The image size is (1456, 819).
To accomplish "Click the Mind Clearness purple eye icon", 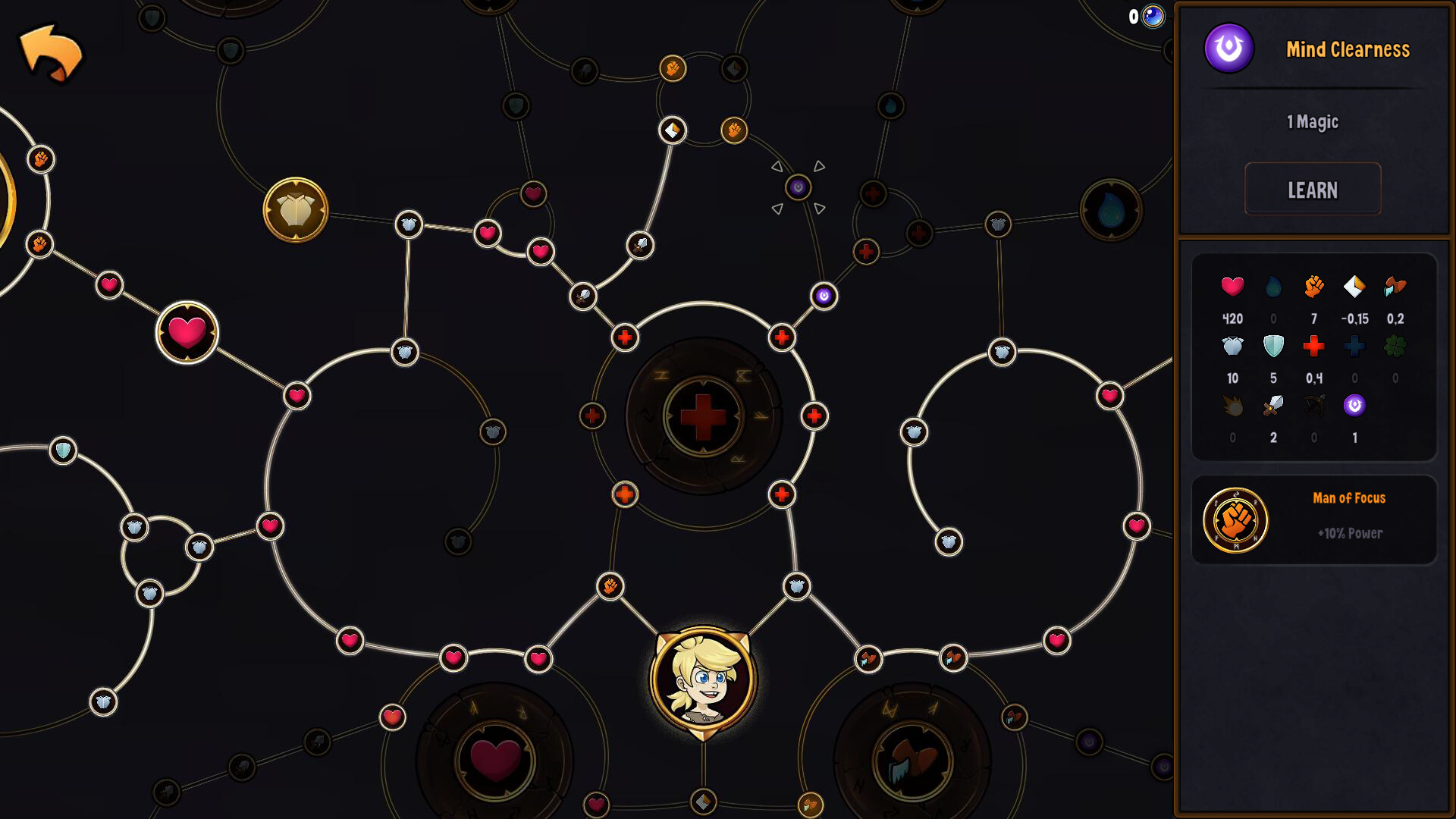I will [x=1228, y=49].
